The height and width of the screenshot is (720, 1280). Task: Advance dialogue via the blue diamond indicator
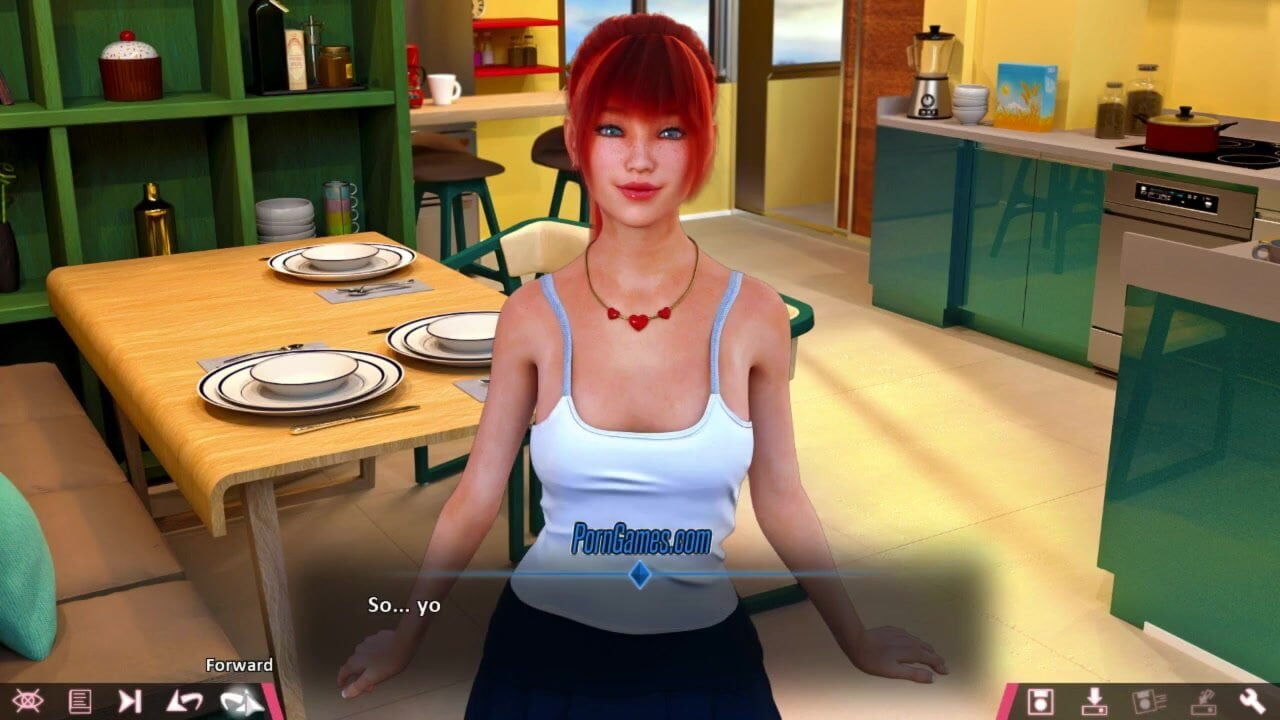pyautogui.click(x=639, y=574)
